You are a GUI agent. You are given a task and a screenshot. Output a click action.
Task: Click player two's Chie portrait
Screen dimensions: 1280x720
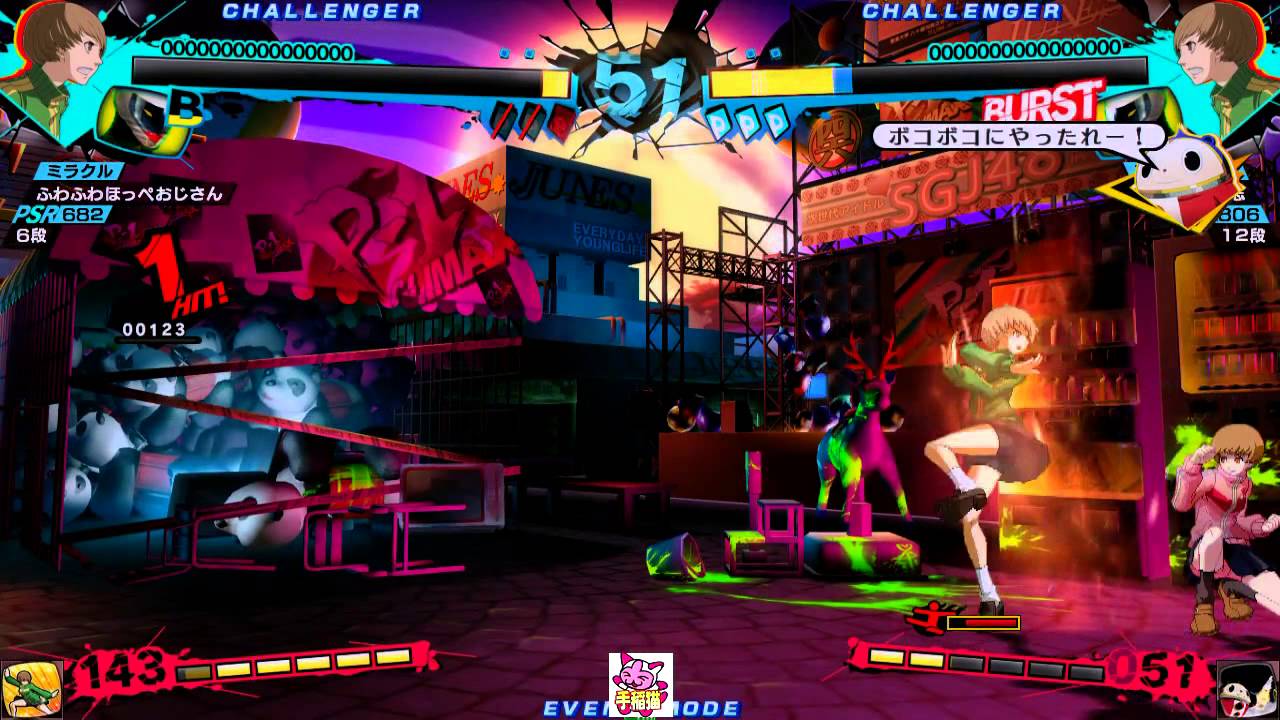tap(1221, 50)
